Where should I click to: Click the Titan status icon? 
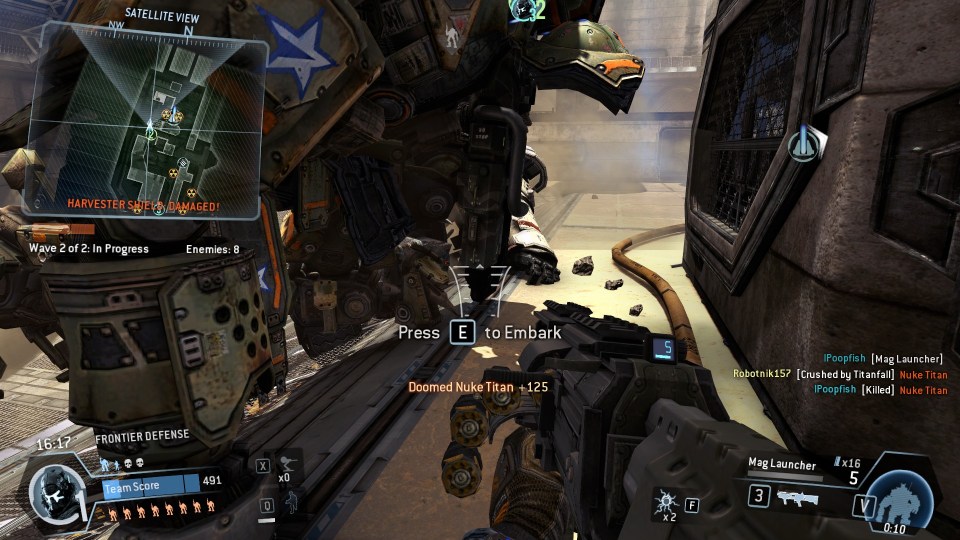[x=899, y=498]
